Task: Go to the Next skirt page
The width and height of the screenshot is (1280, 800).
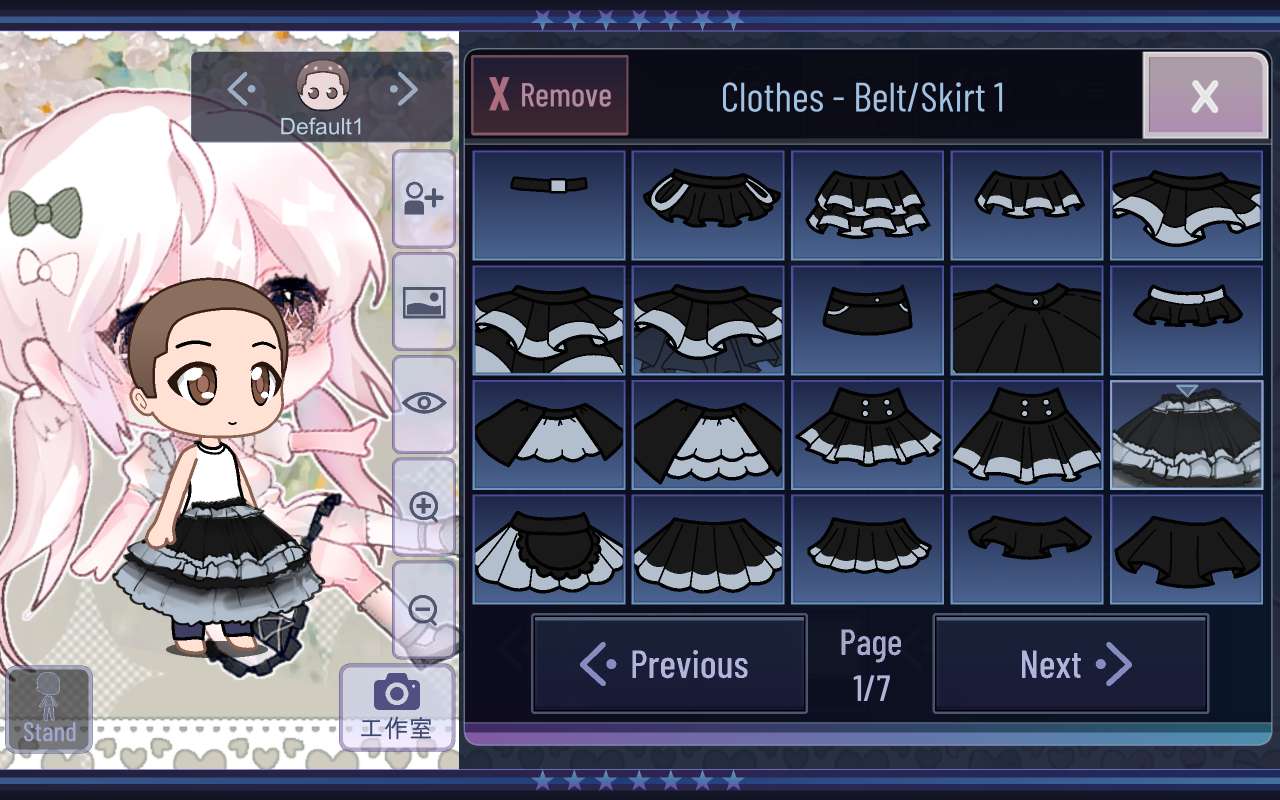Action: click(x=1071, y=664)
